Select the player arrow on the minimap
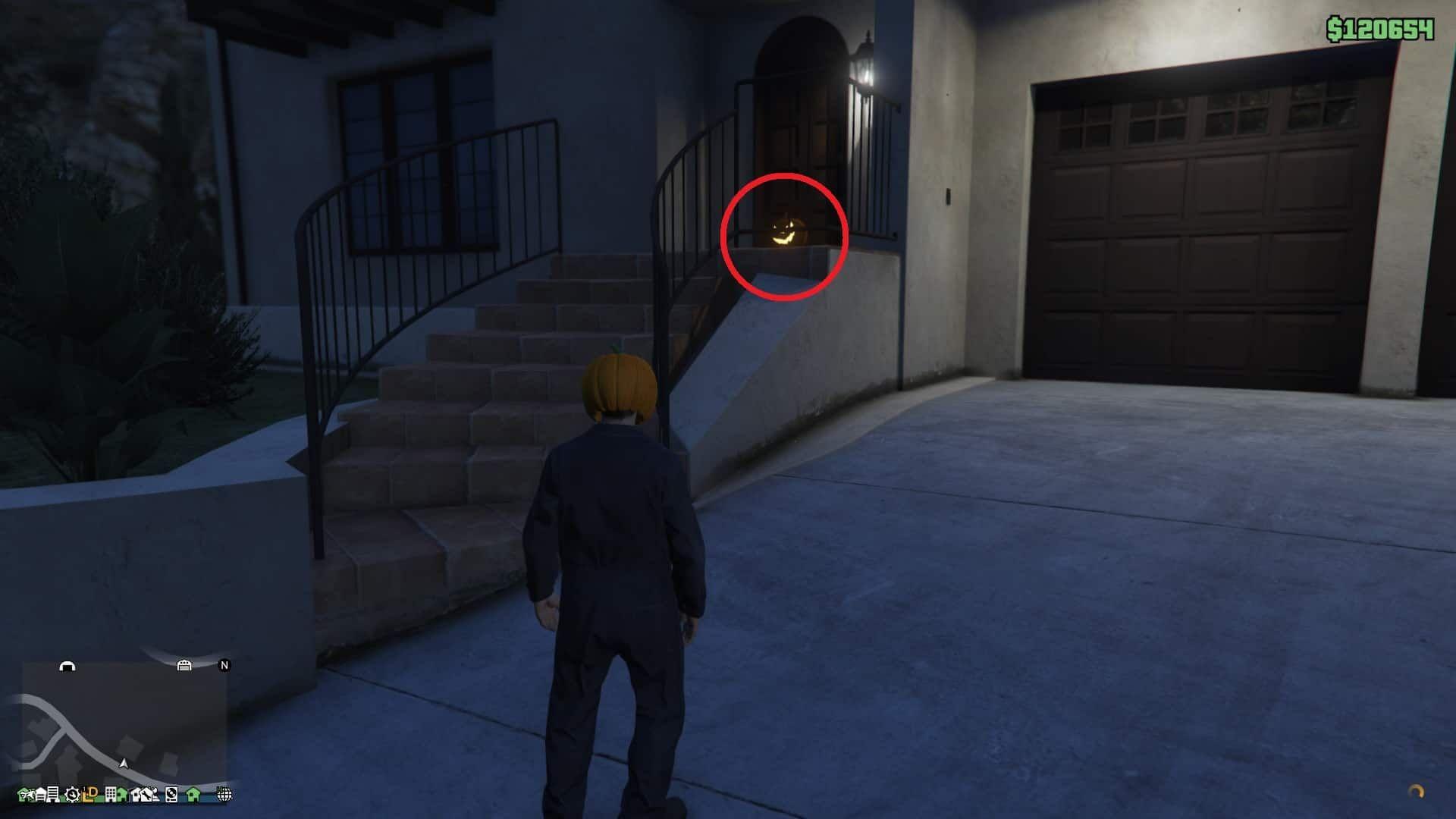Image resolution: width=1456 pixels, height=819 pixels. click(x=124, y=763)
